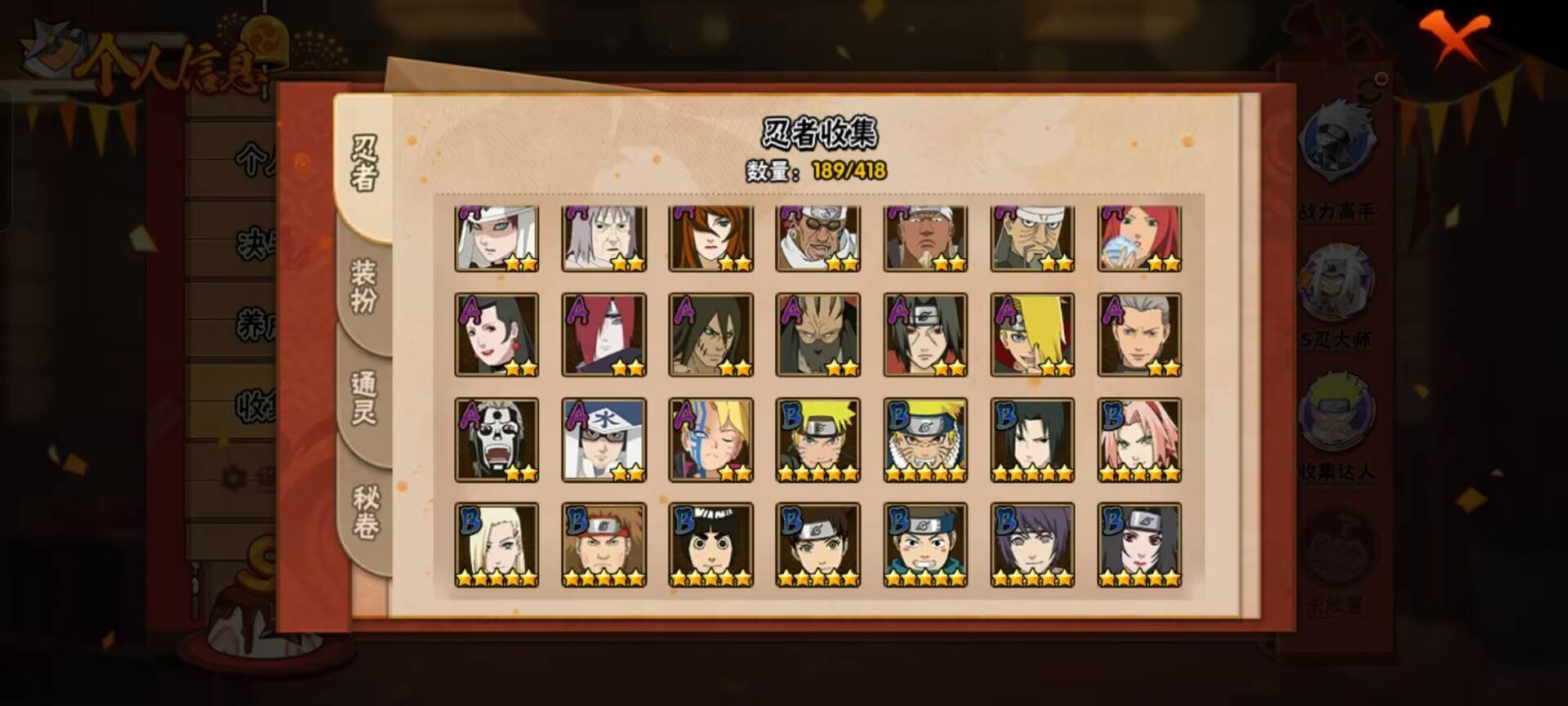Open the Kurama-mode Naruto five-star card
Image resolution: width=1568 pixels, height=706 pixels.
point(923,440)
